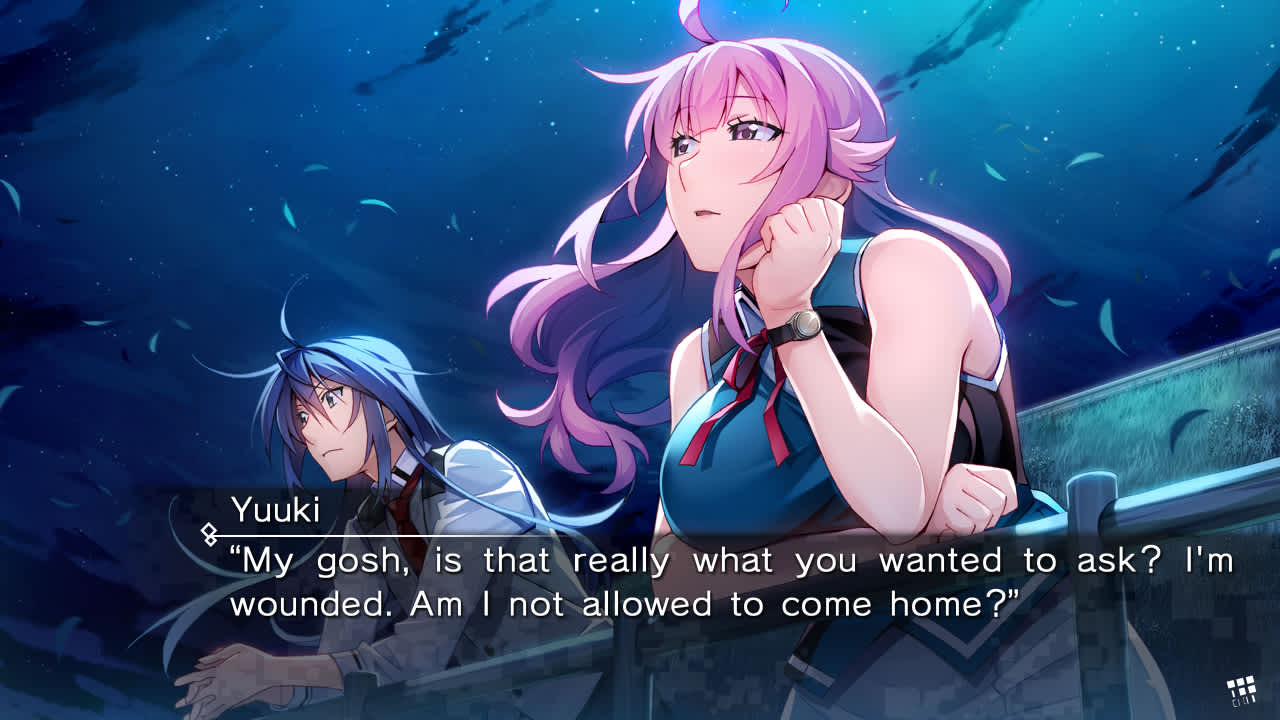1280x720 pixels.
Task: Select the diamond marker beside the dialogue line
Action: coord(207,533)
